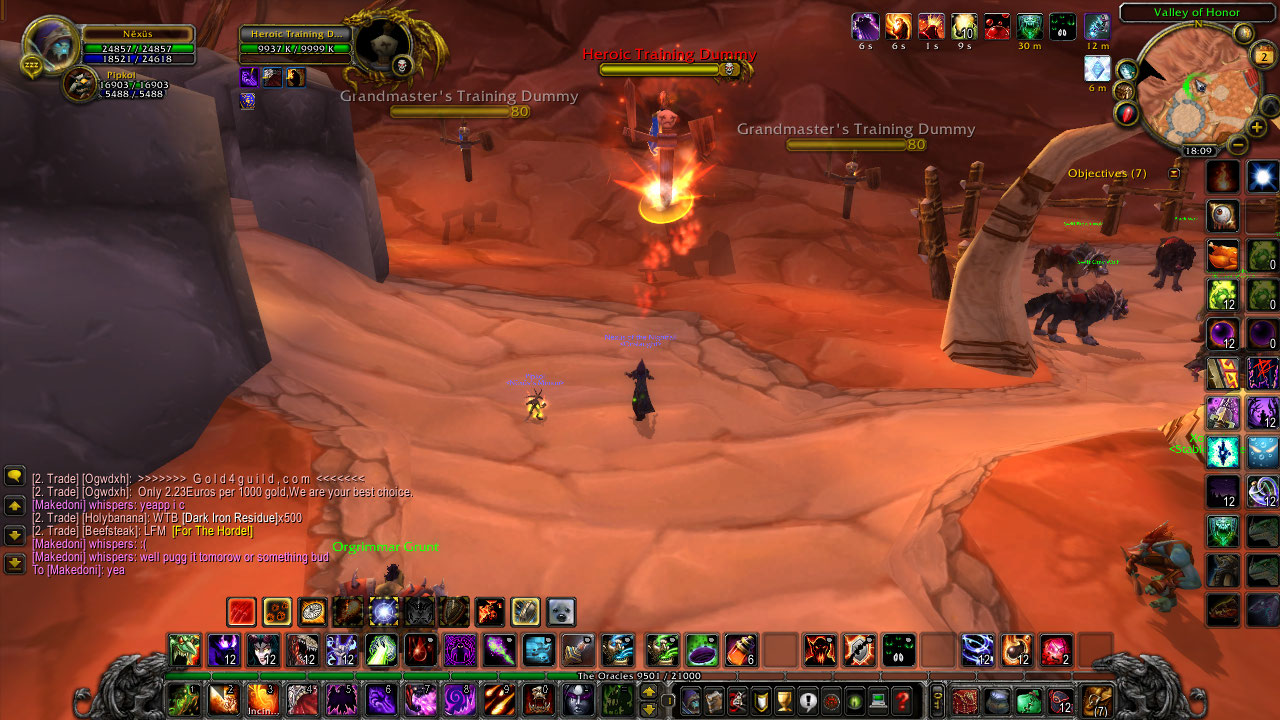
Task: Open the keyring next to the bags
Action: pos(937,698)
